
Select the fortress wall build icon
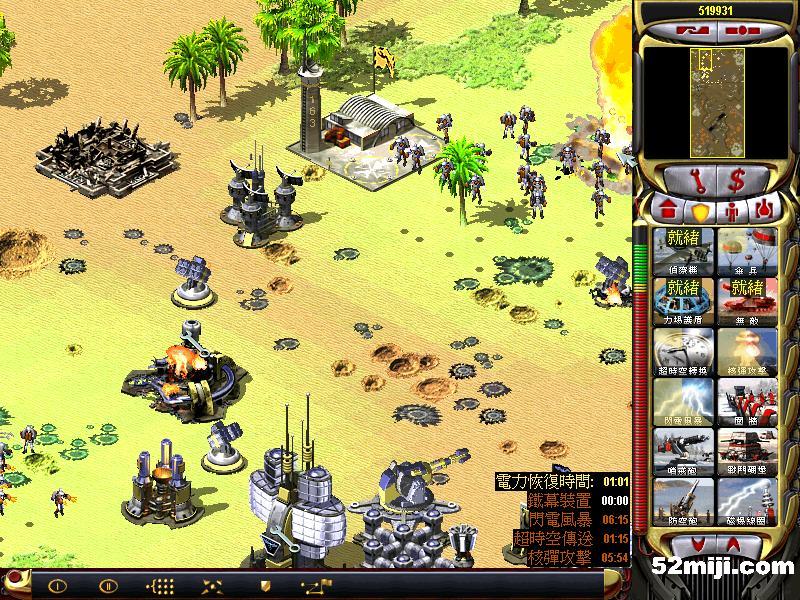[x=745, y=402]
